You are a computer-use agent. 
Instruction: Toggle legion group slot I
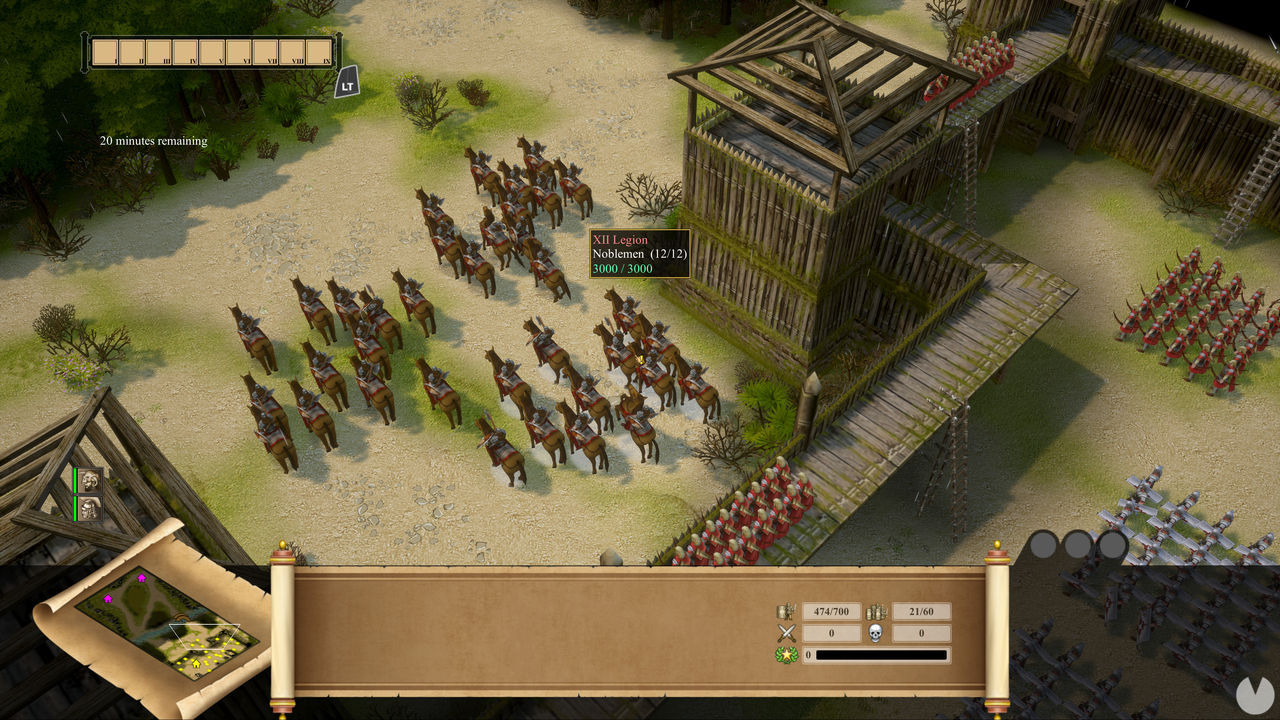click(x=105, y=52)
